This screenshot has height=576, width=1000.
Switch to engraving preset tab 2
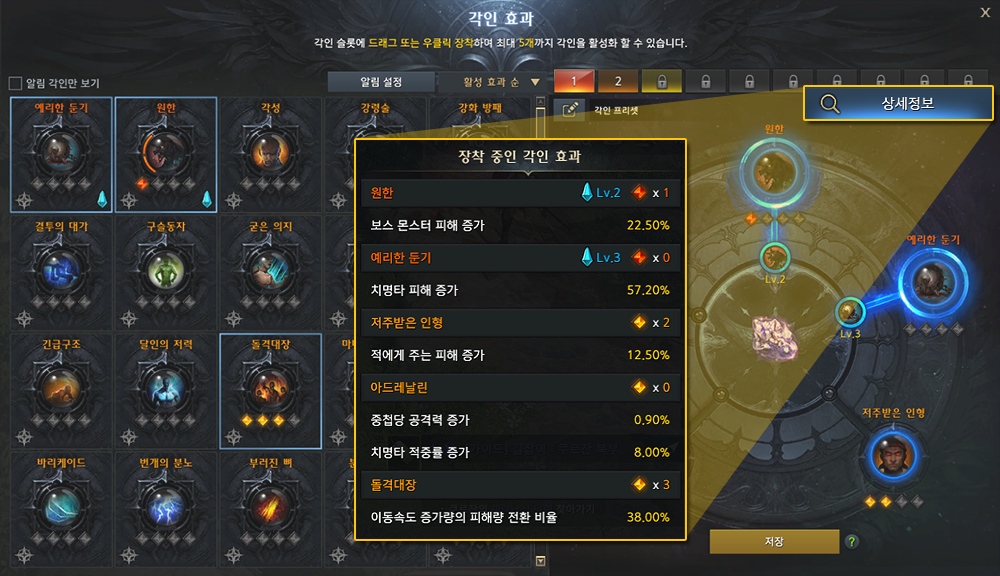click(618, 81)
